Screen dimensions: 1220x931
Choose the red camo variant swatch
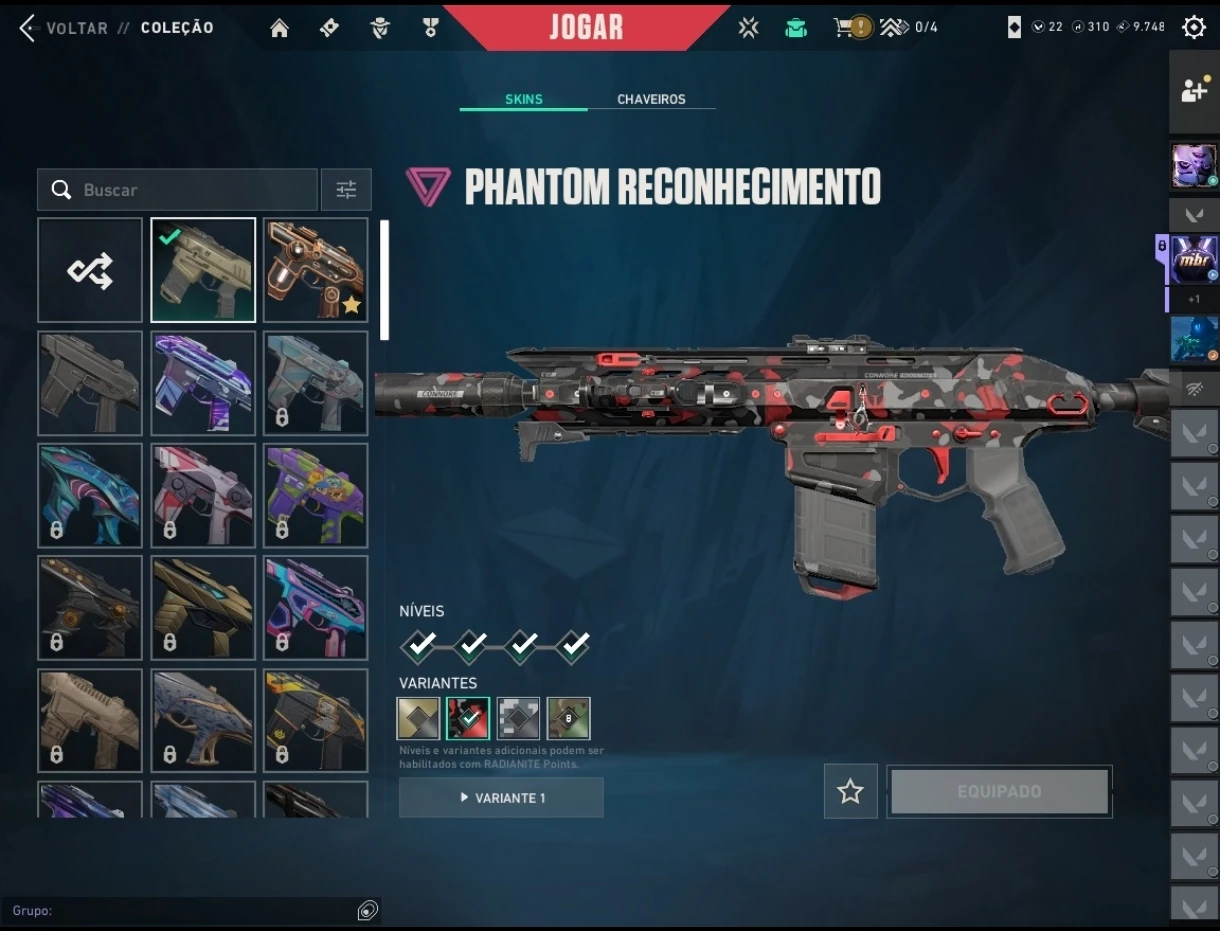point(468,718)
